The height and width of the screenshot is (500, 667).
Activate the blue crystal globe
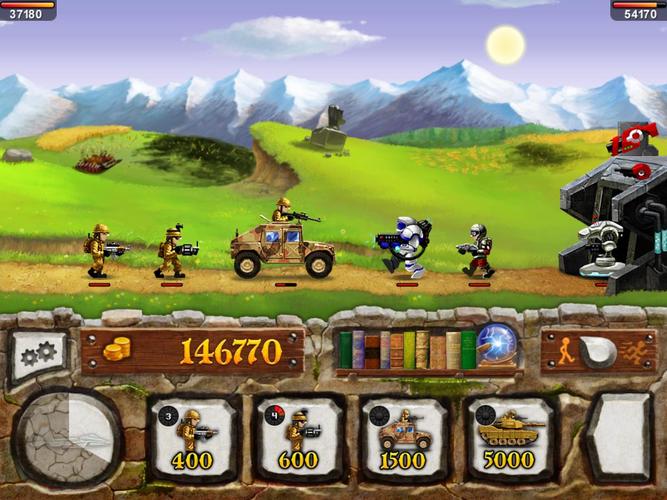497,346
